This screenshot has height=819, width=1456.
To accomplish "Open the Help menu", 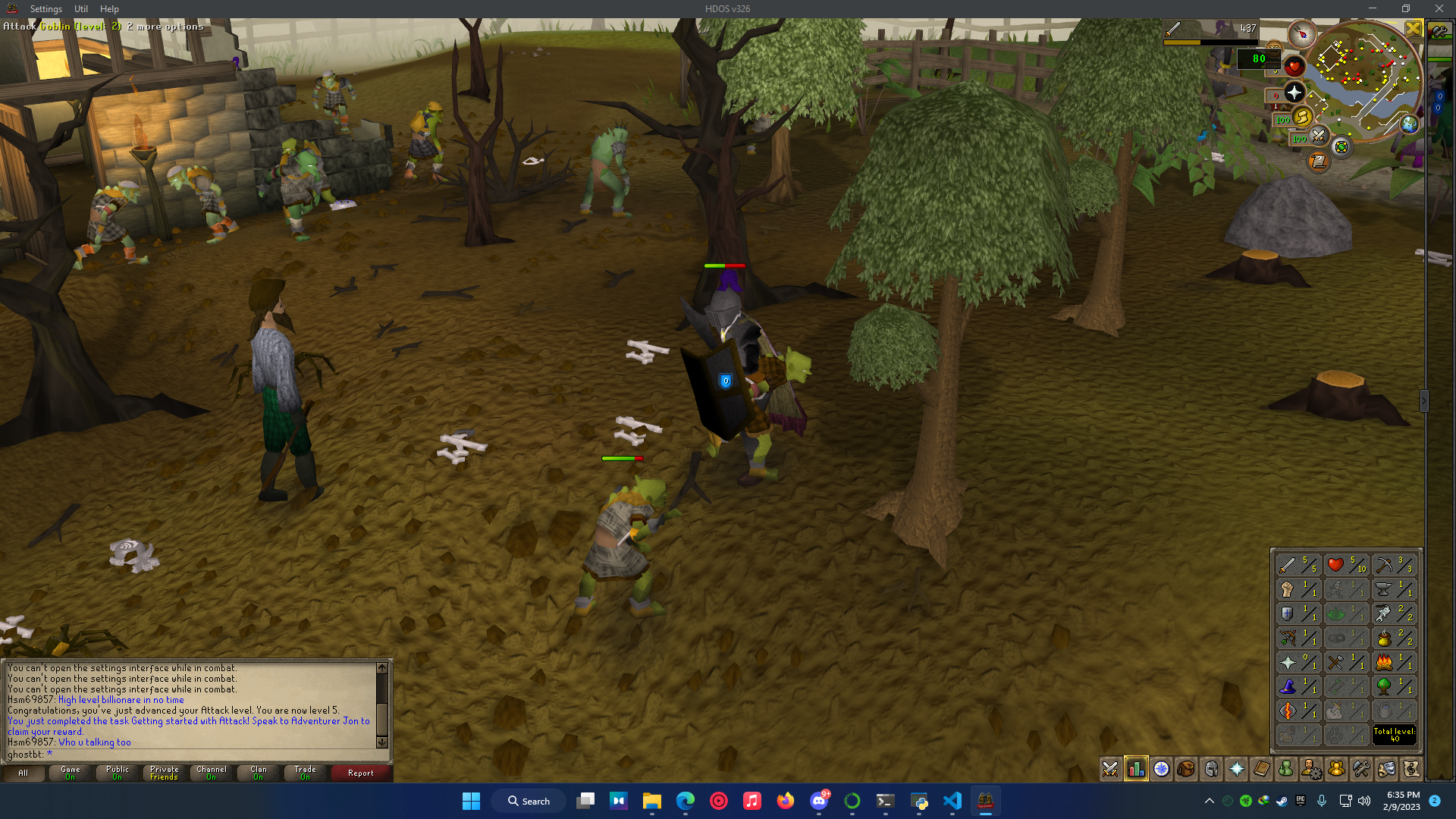I will 108,8.
